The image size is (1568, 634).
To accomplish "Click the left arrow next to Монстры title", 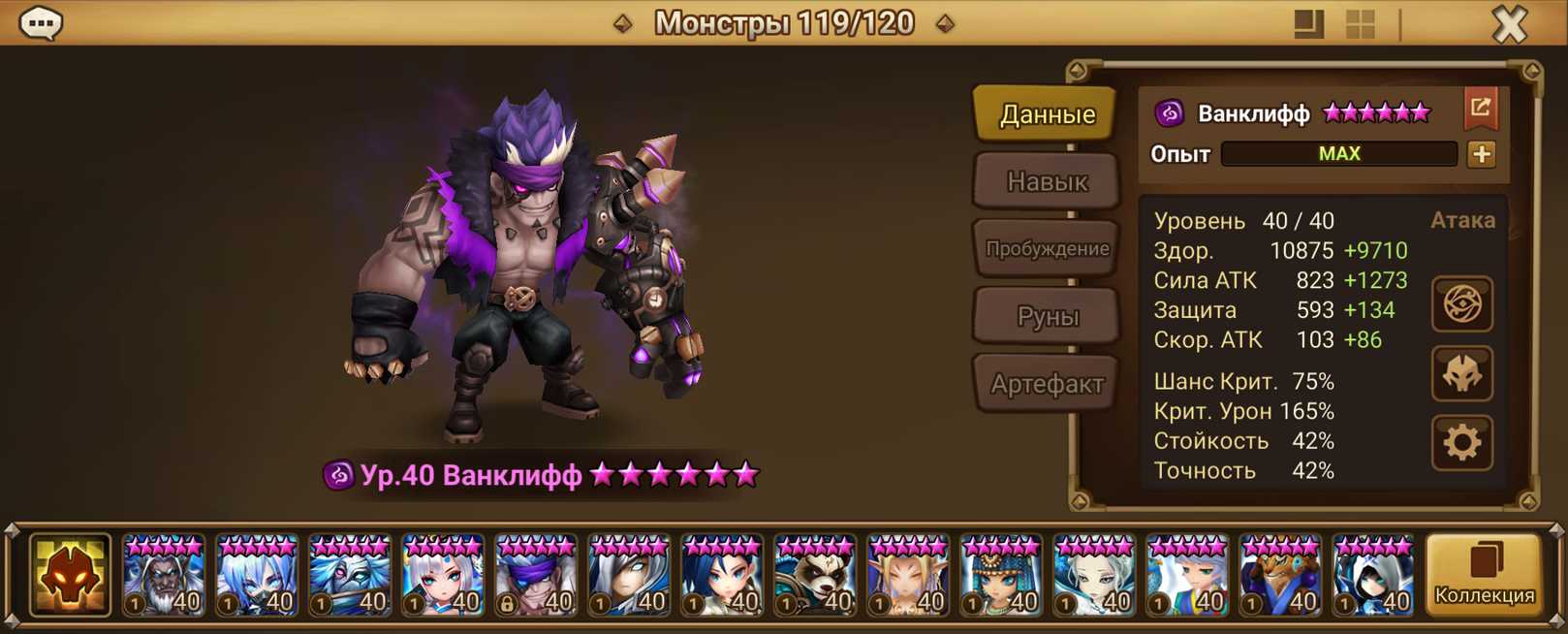I will point(622,23).
